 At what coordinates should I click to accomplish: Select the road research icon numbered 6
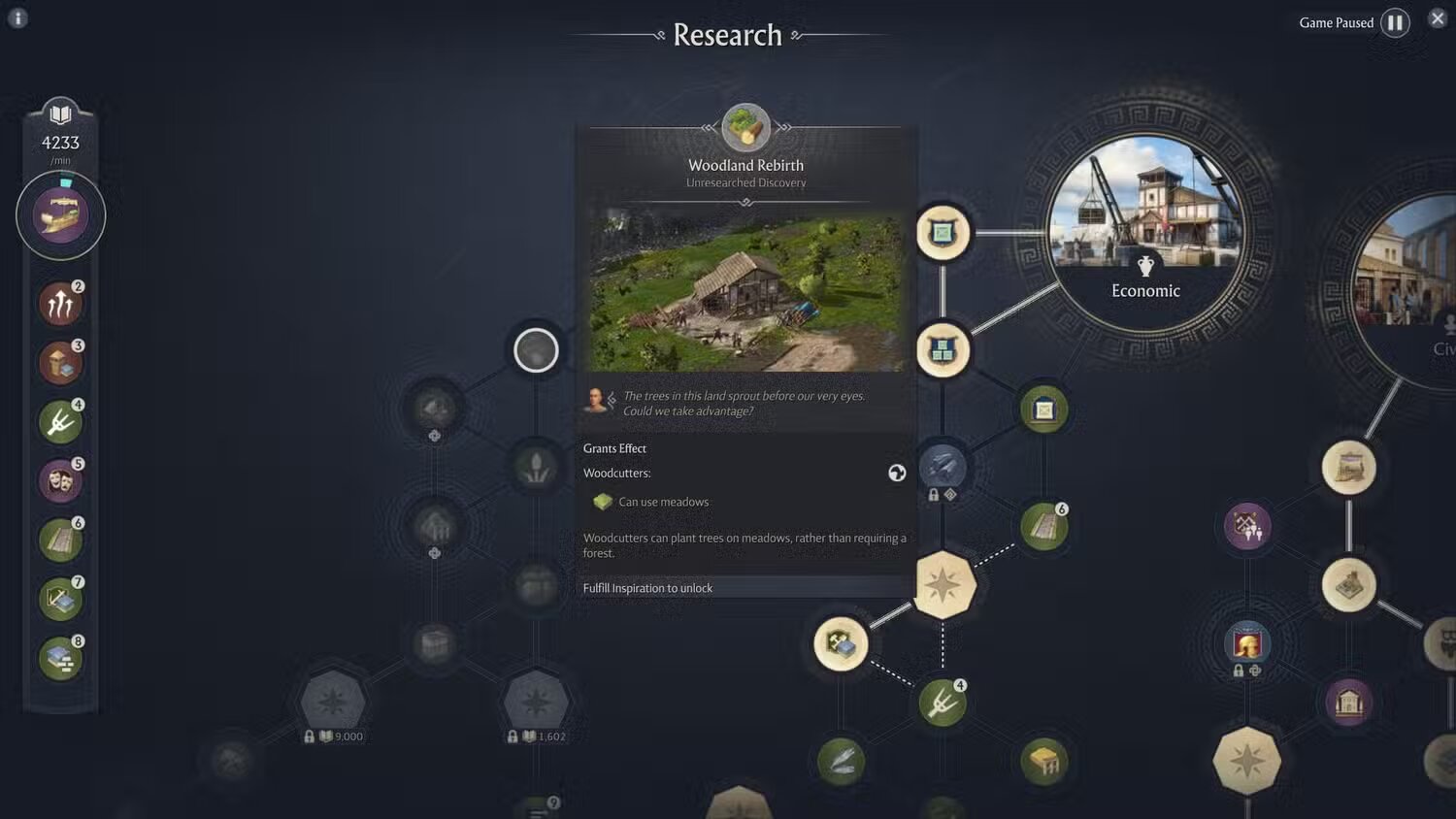[60, 540]
